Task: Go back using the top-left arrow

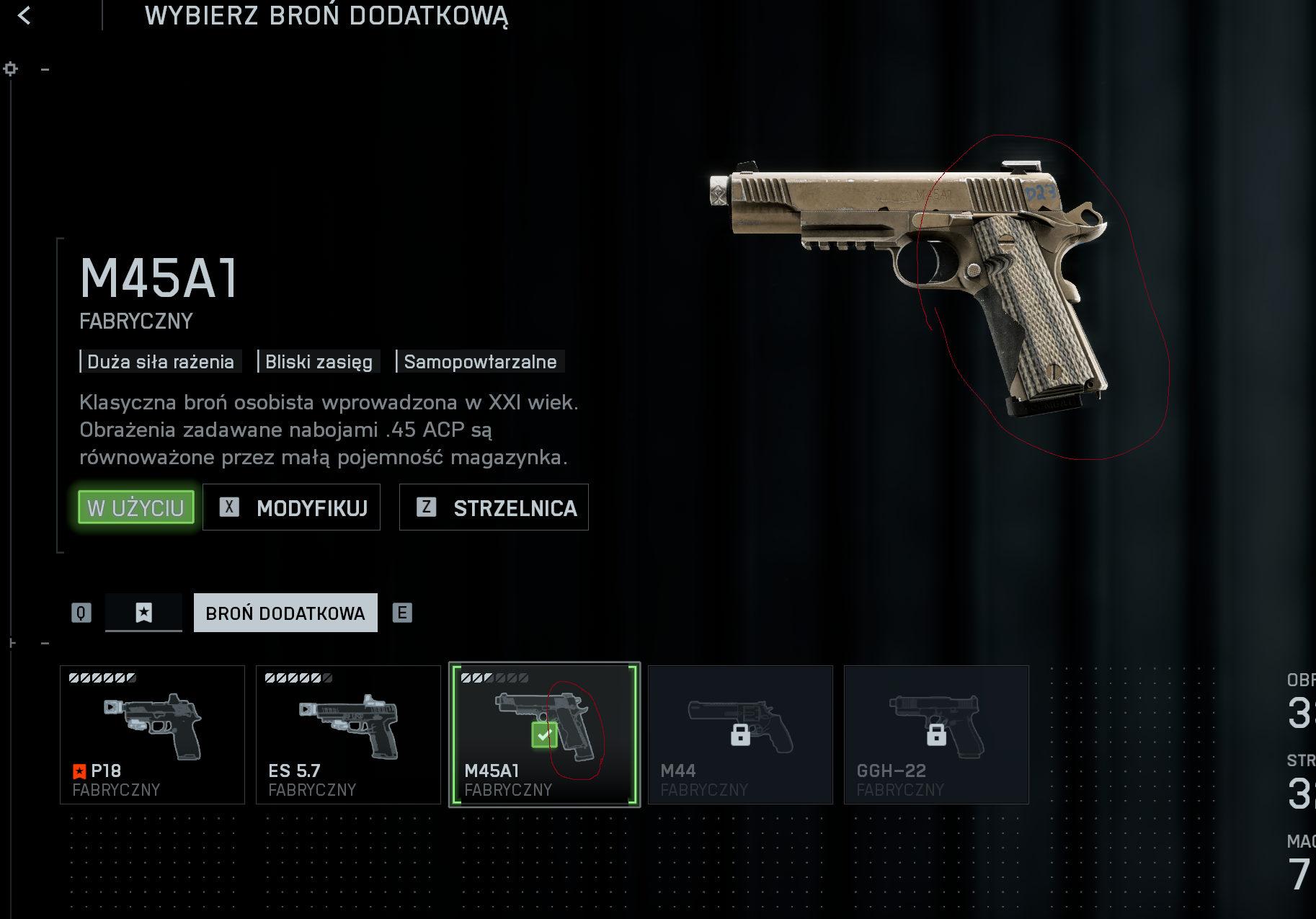Action: click(x=25, y=15)
